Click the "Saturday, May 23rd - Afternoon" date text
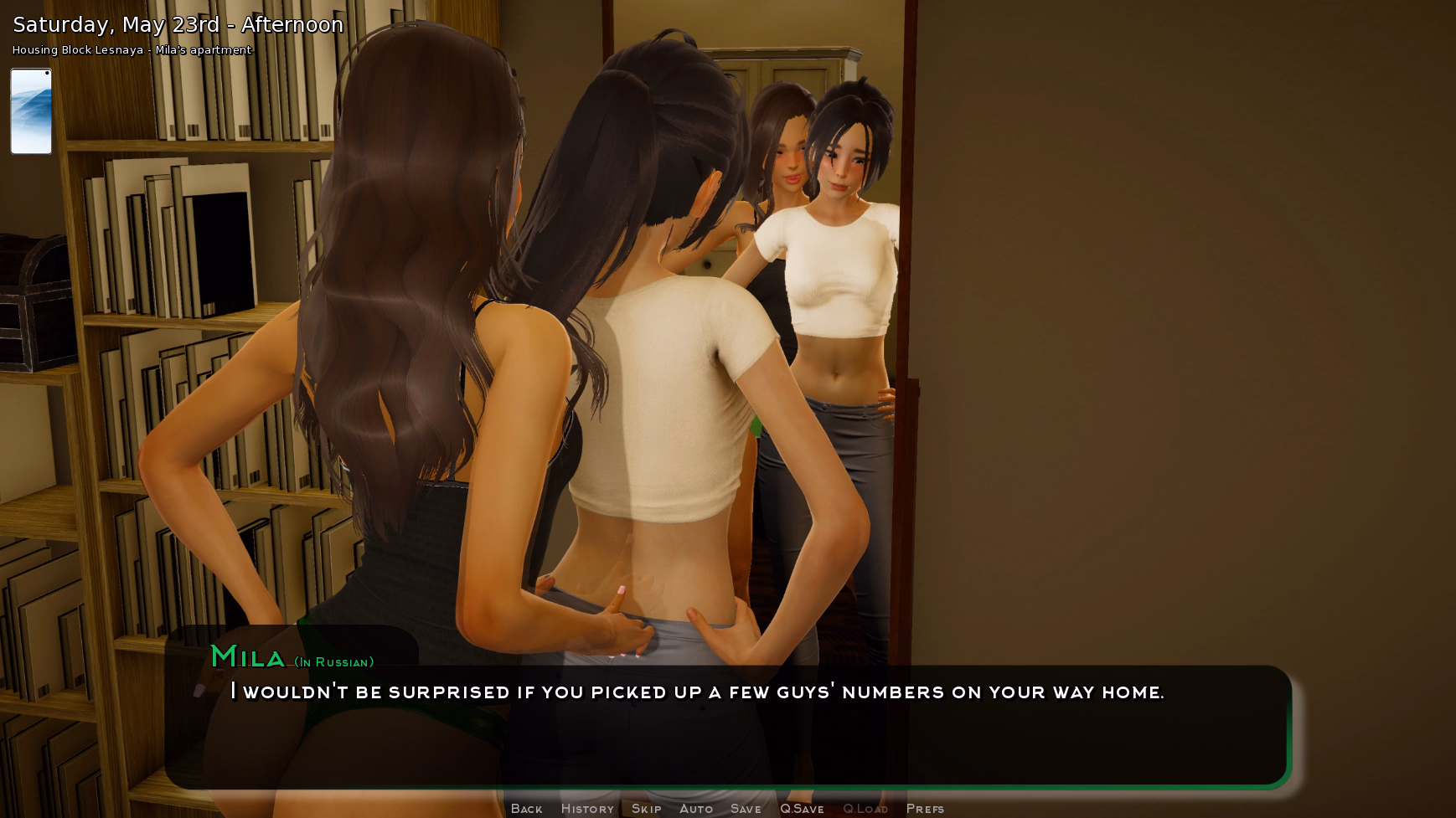The image size is (1456, 818). click(x=176, y=24)
